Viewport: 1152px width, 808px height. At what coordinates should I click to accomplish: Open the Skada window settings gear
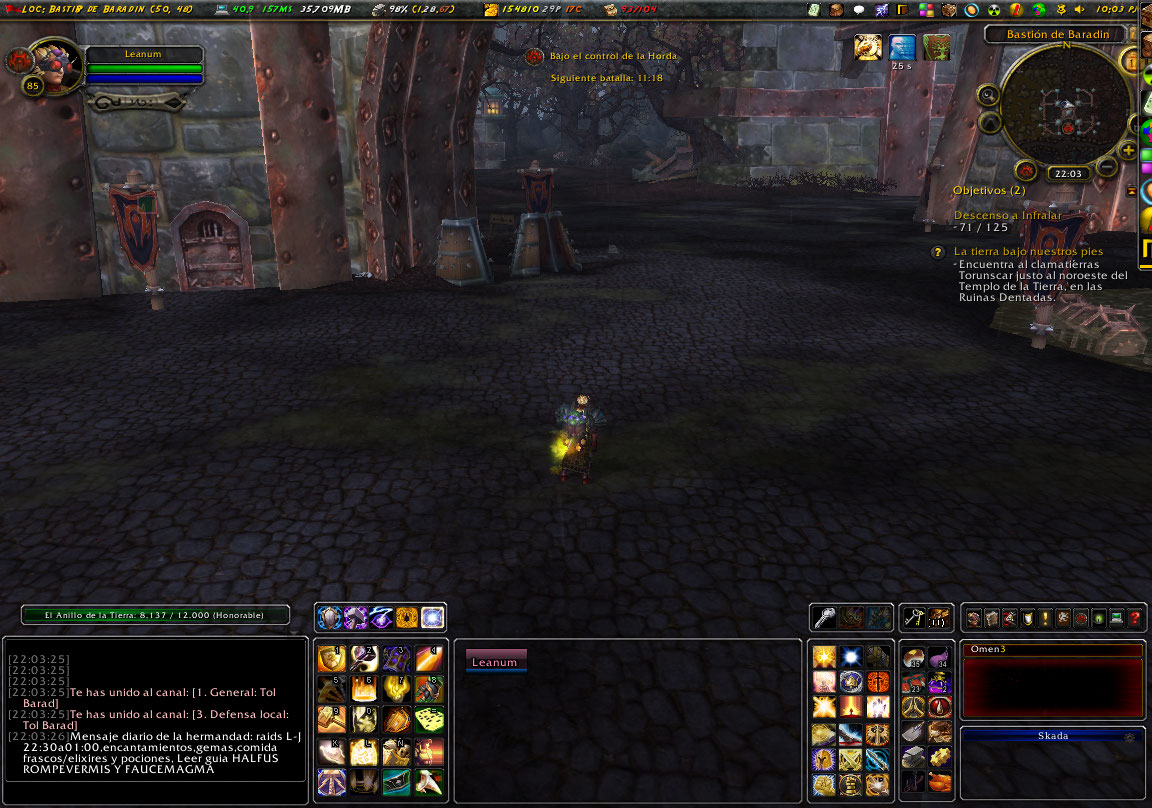pyautogui.click(x=1131, y=736)
